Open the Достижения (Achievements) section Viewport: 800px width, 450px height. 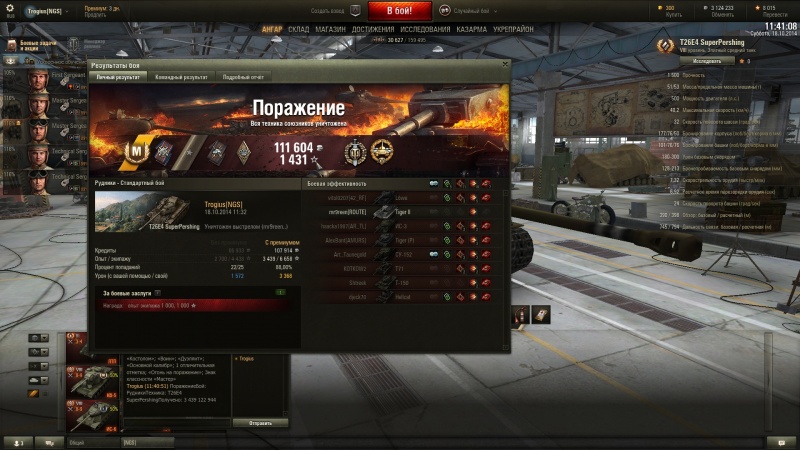click(372, 30)
